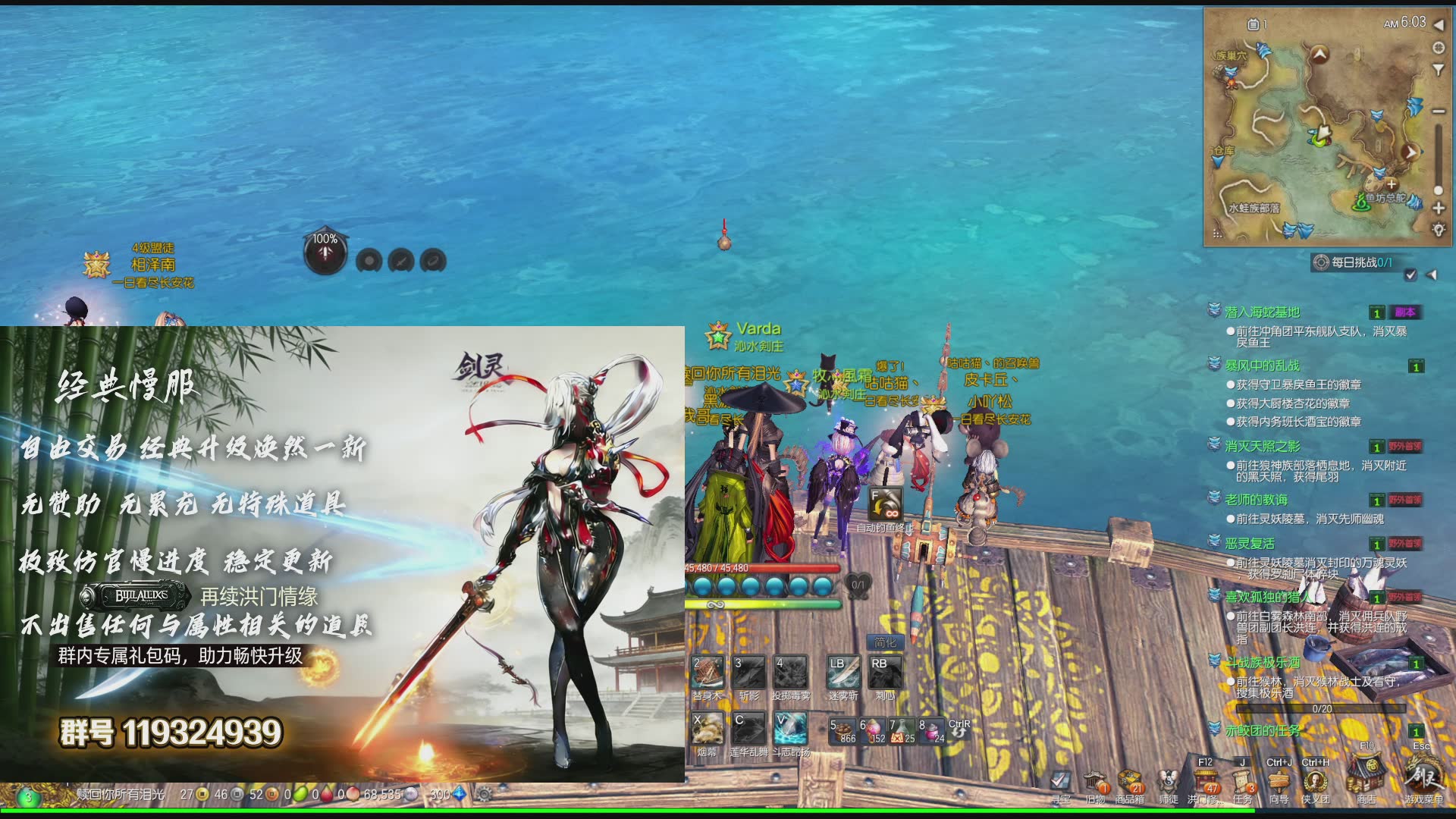The height and width of the screenshot is (819, 1456).
Task: Select the 潜入海蛇基地 quest entry
Action: point(1262,312)
